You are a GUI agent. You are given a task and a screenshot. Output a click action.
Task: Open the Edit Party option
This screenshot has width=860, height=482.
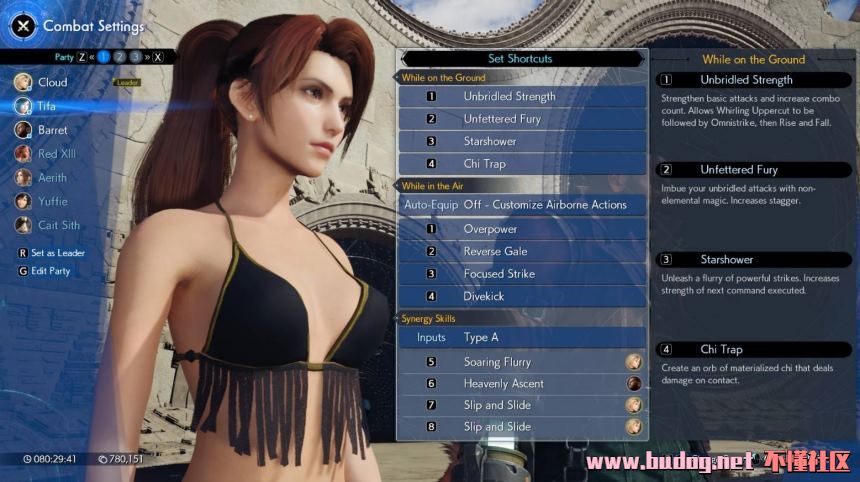[50, 271]
